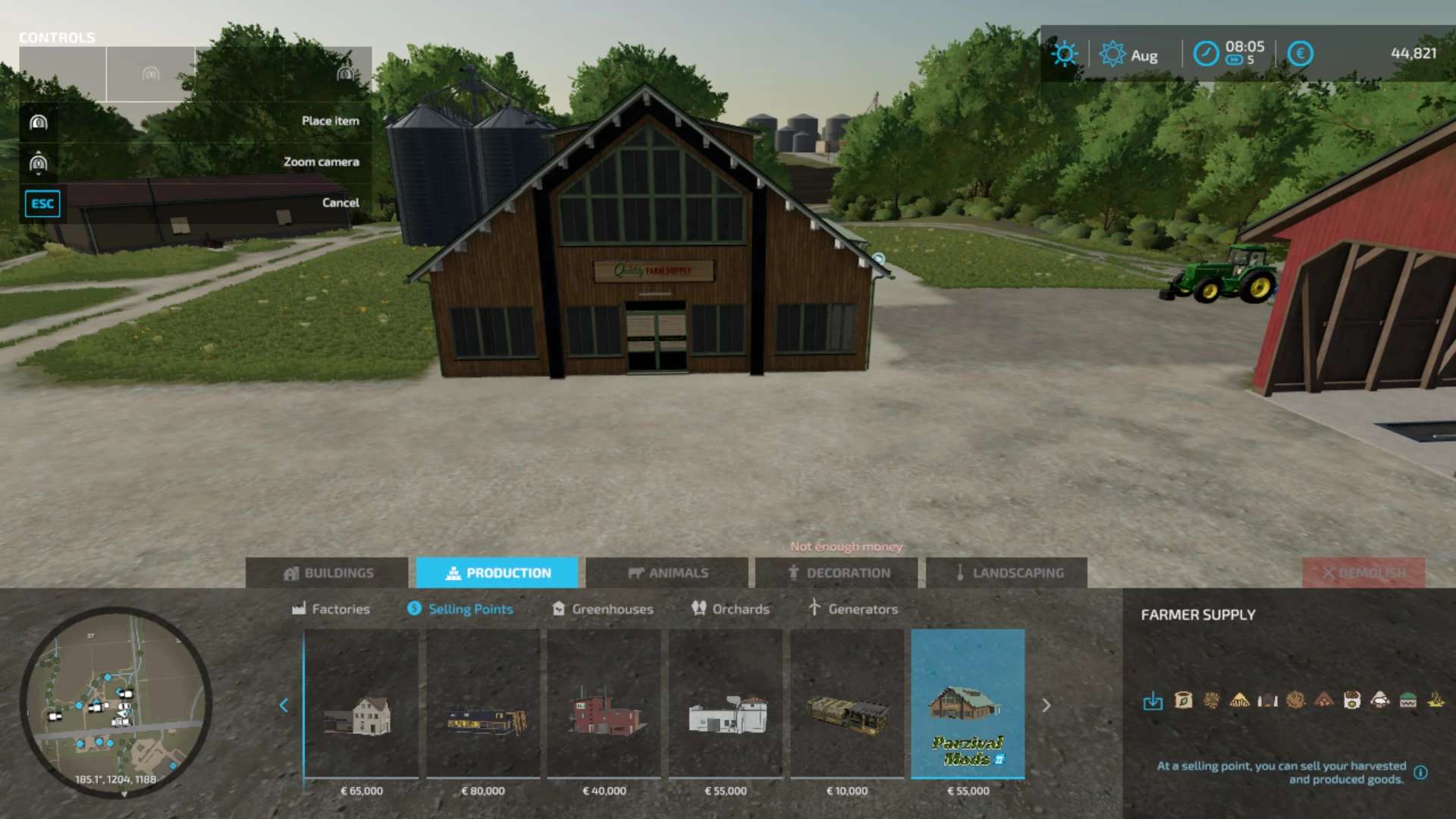Switch to the Generators subcategory
The height and width of the screenshot is (819, 1456).
pyautogui.click(x=853, y=609)
